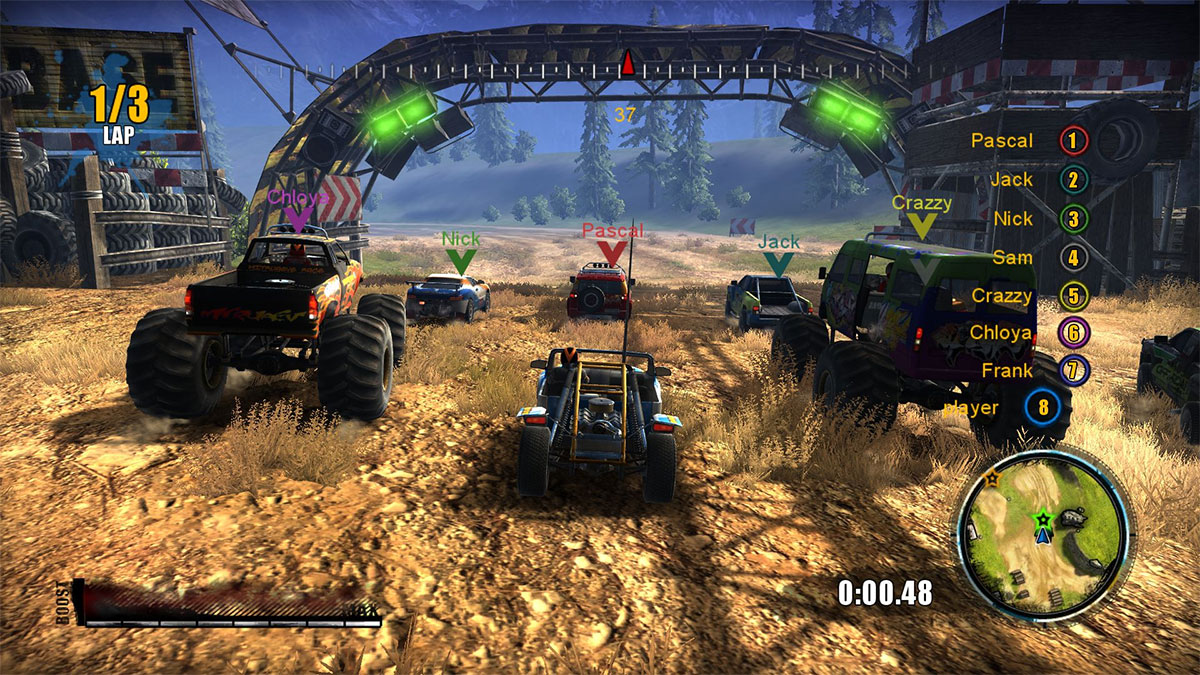This screenshot has height=675, width=1200.
Task: Select Chloya's sixth-place leaderboard entry
Action: (x=1026, y=333)
